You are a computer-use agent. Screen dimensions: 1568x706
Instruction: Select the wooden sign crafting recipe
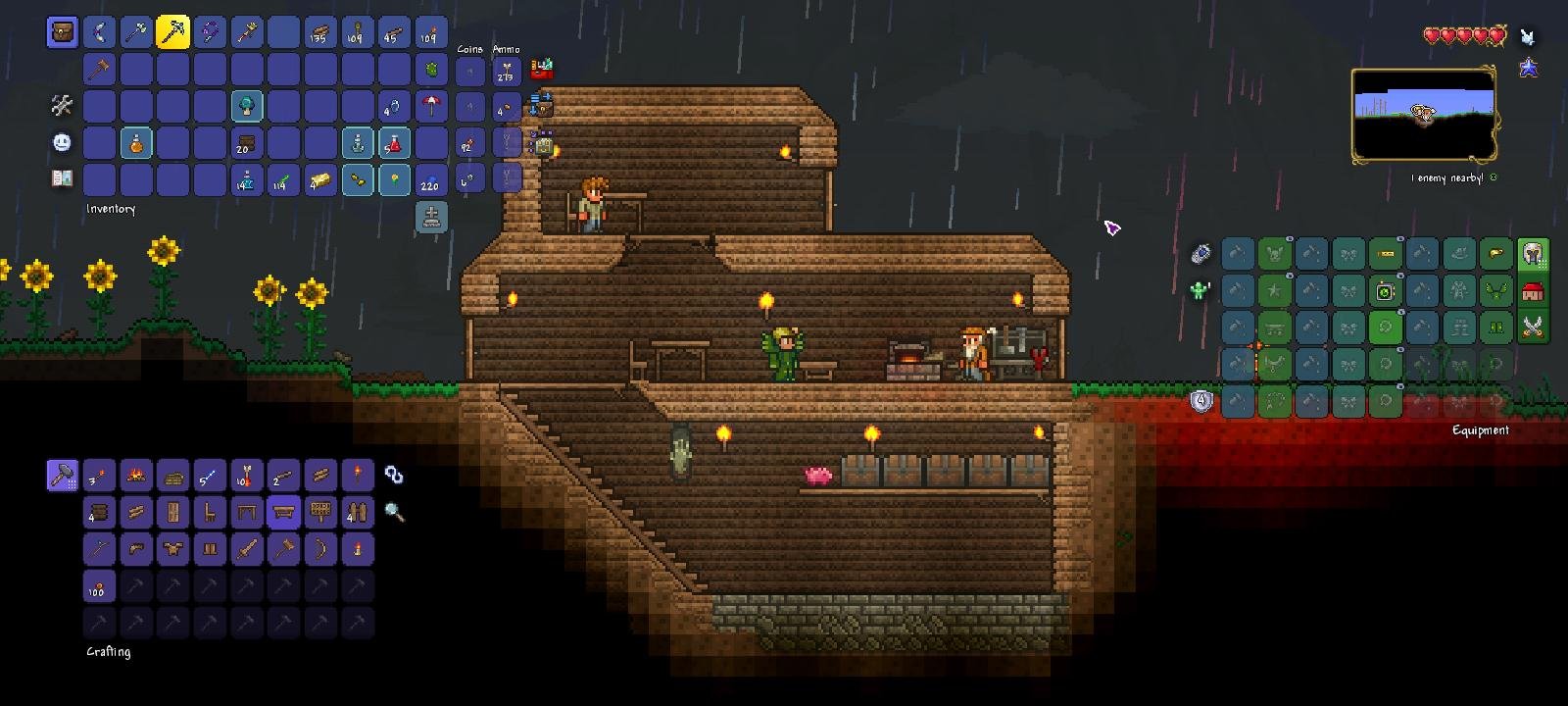pos(320,512)
